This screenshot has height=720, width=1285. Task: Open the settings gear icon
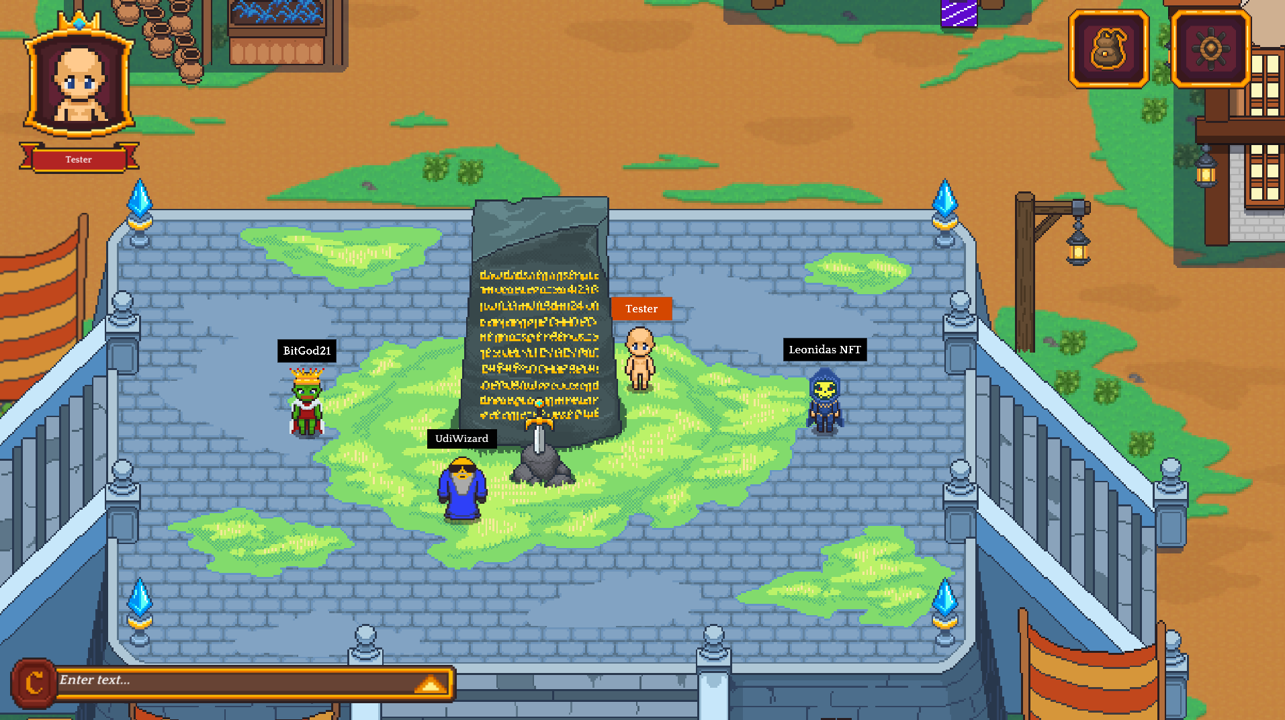(1210, 49)
